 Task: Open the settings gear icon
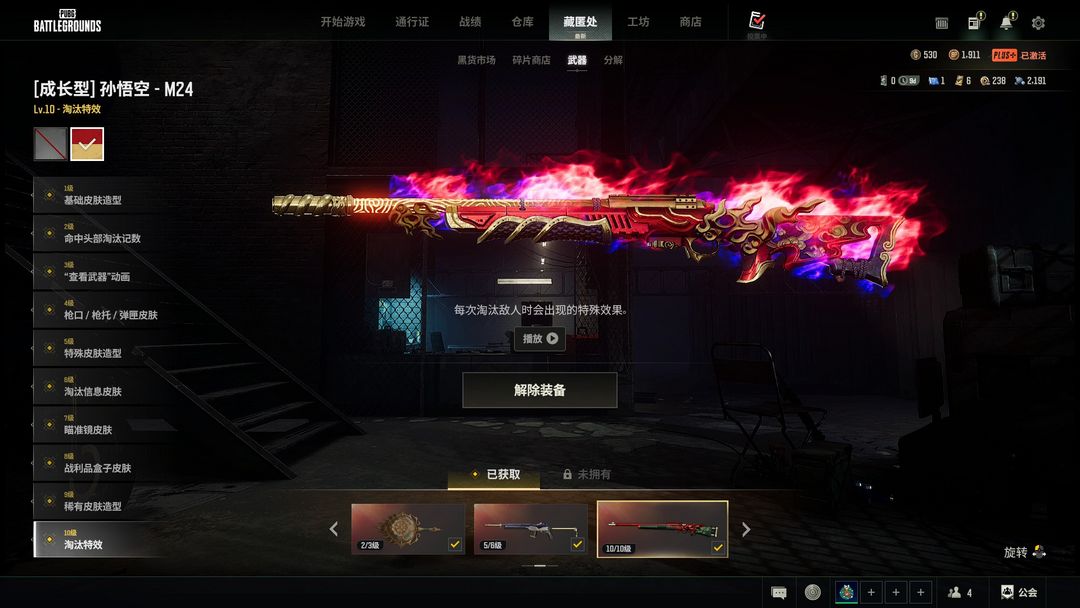pyautogui.click(x=1038, y=23)
